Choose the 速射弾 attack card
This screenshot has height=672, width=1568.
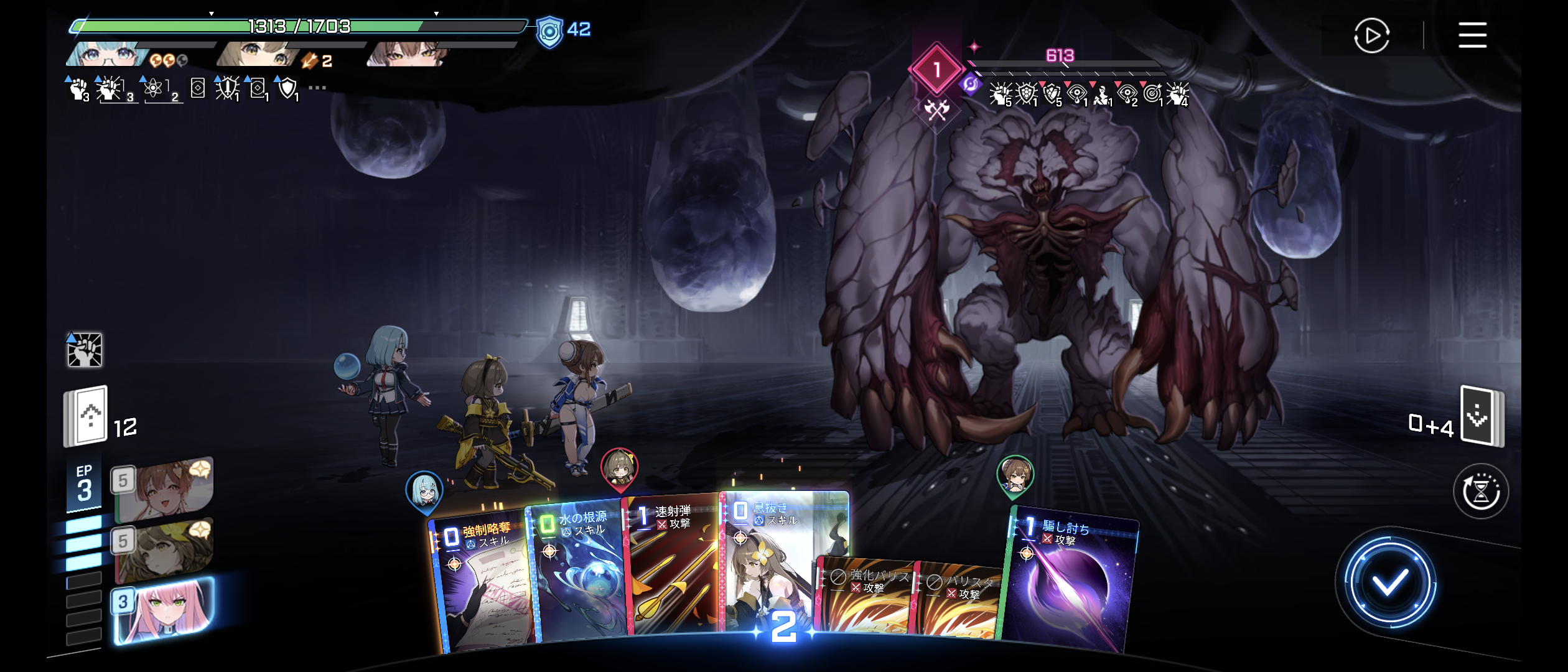tap(672, 566)
